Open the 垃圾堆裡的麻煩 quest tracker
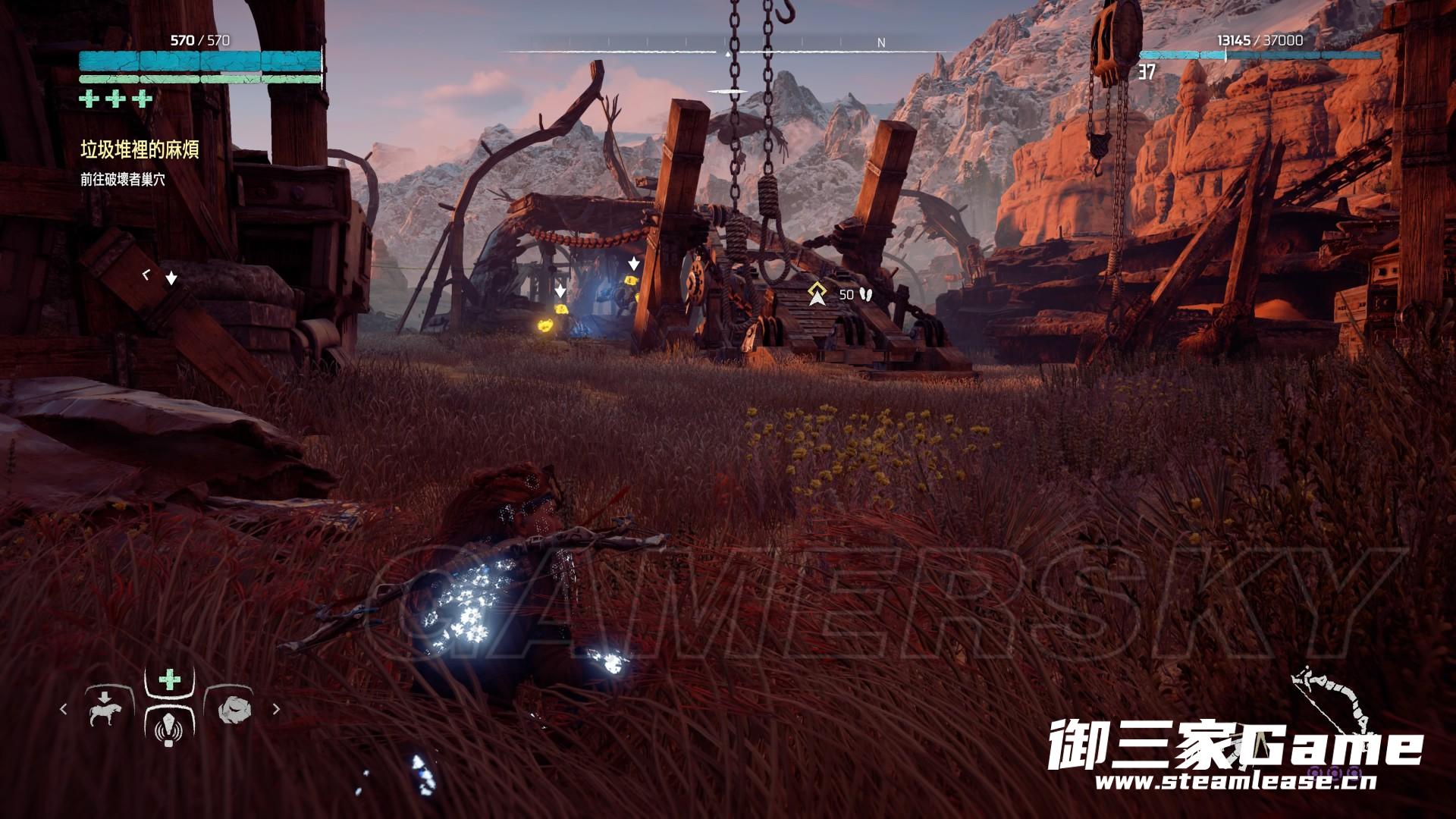 click(x=140, y=150)
